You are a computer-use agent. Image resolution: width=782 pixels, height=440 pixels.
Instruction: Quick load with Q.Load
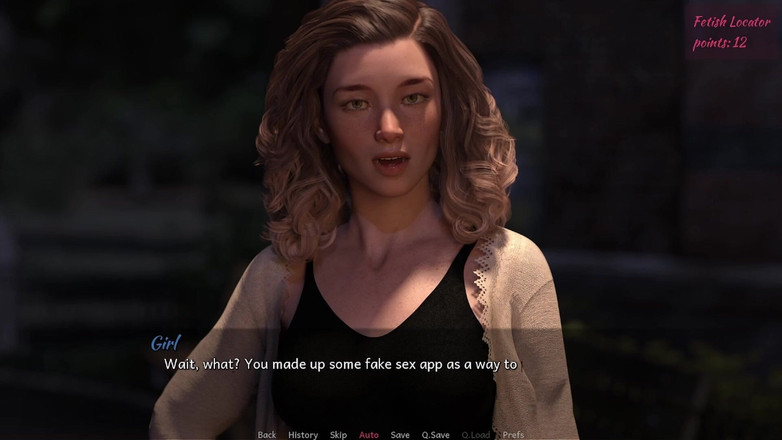(x=476, y=435)
